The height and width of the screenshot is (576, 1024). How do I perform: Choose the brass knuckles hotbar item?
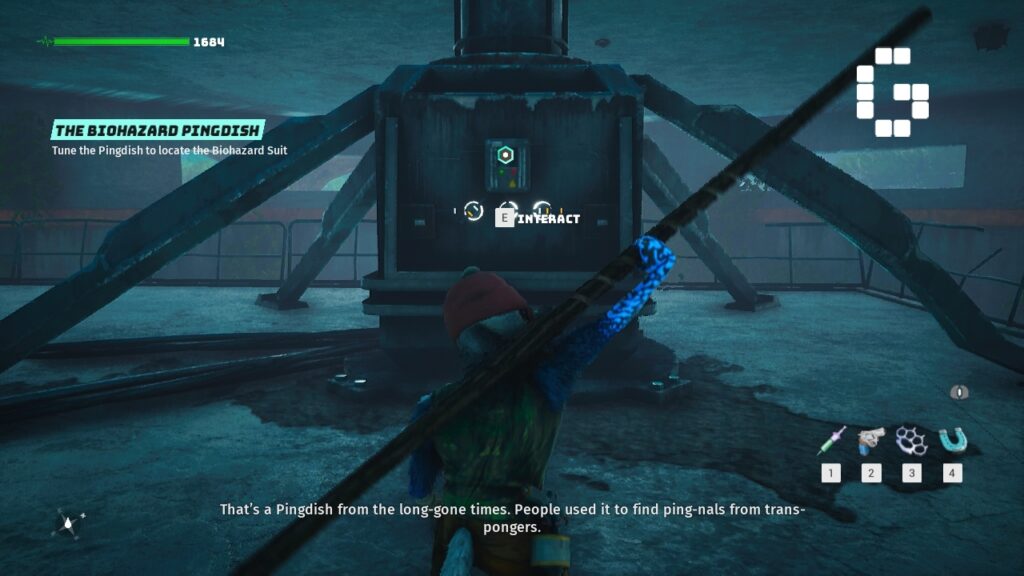(x=912, y=439)
